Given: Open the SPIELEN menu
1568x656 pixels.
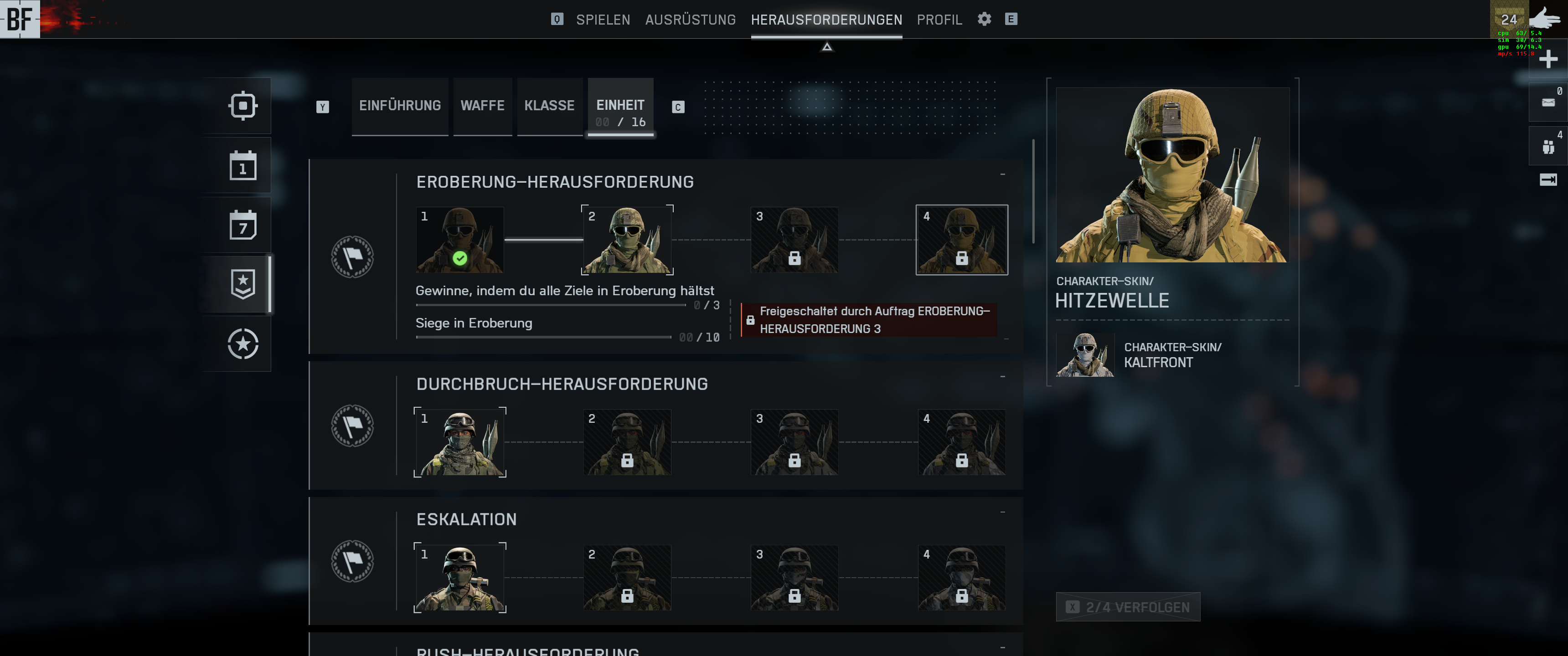Looking at the screenshot, I should (x=603, y=20).
